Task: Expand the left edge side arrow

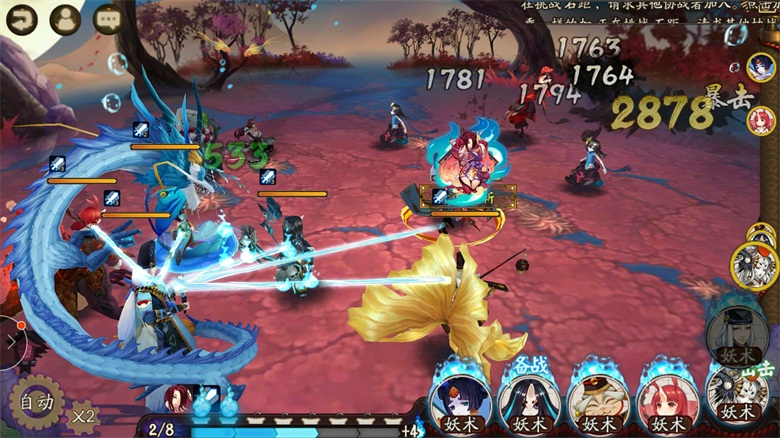Action: (x=10, y=342)
